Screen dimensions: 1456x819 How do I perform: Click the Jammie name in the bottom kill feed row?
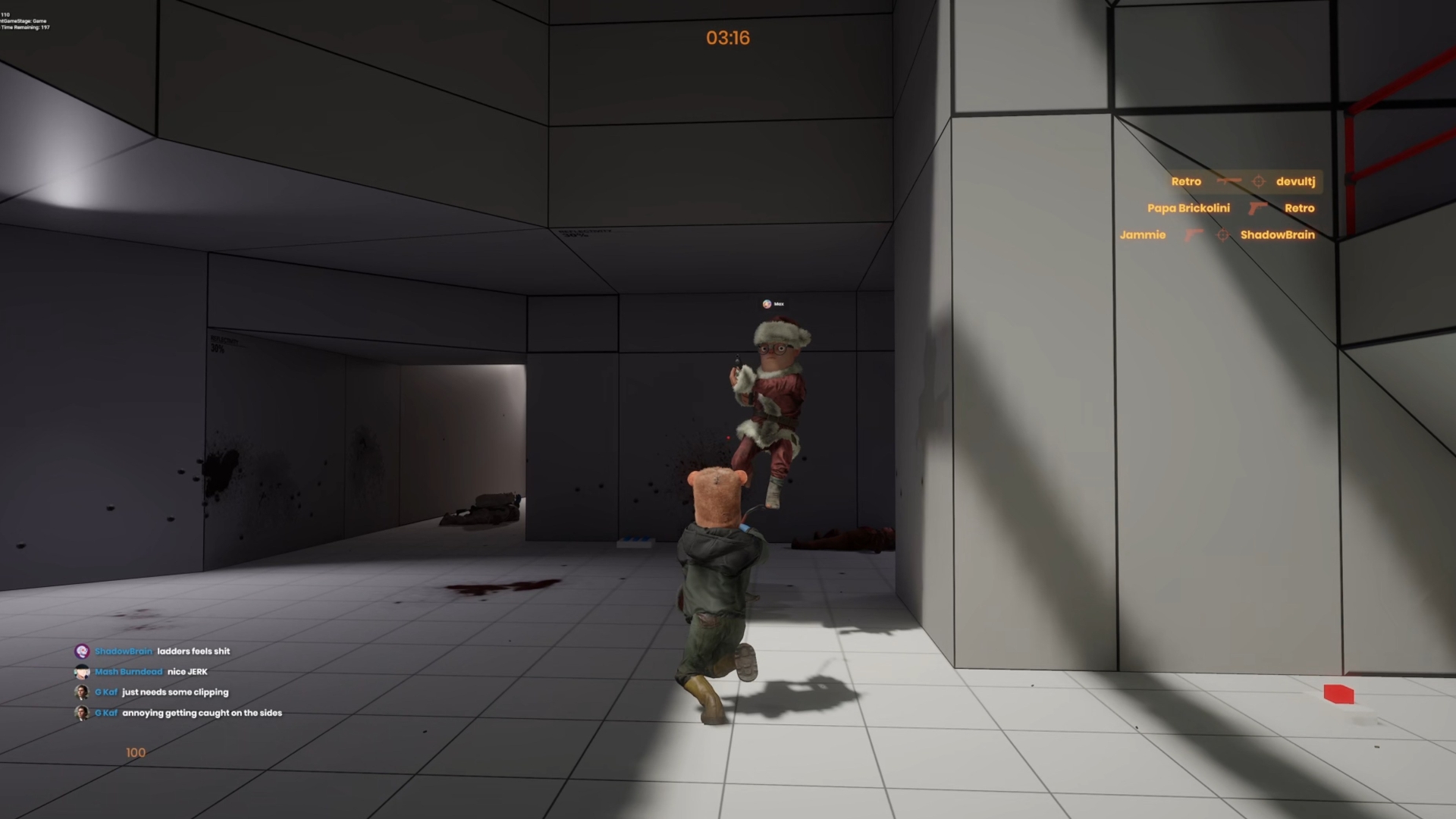click(1143, 234)
